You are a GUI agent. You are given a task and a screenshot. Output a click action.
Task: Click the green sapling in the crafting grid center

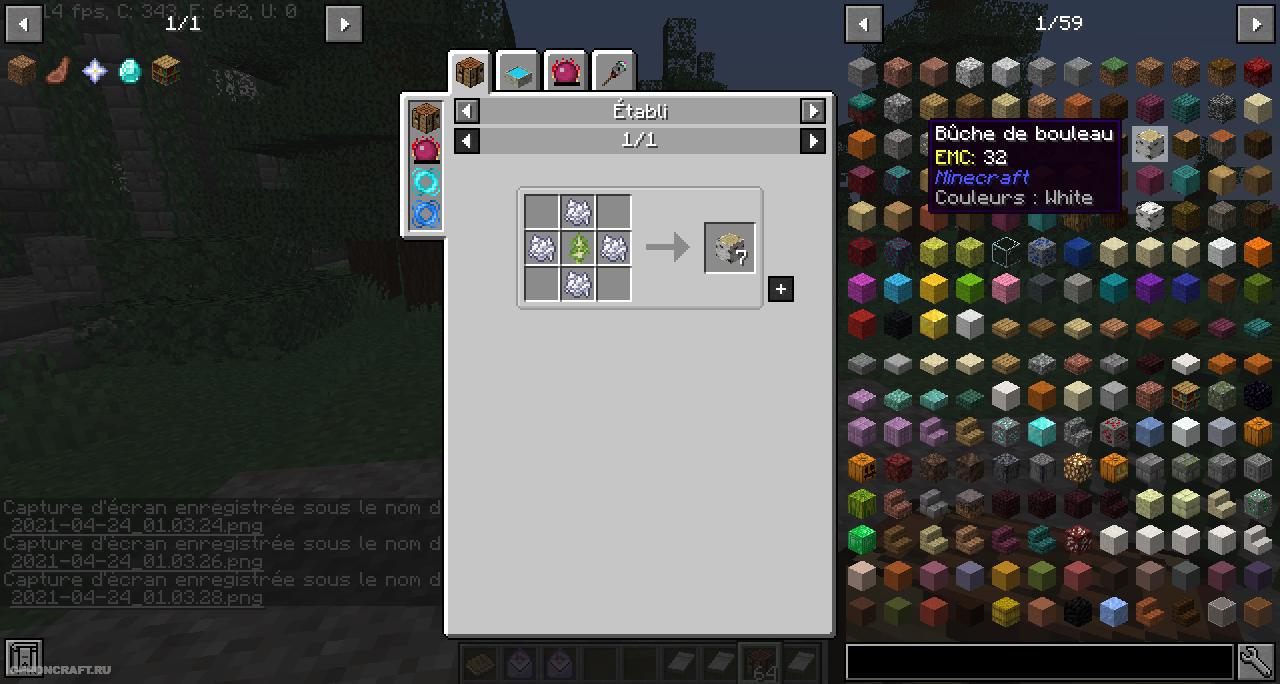(x=578, y=248)
